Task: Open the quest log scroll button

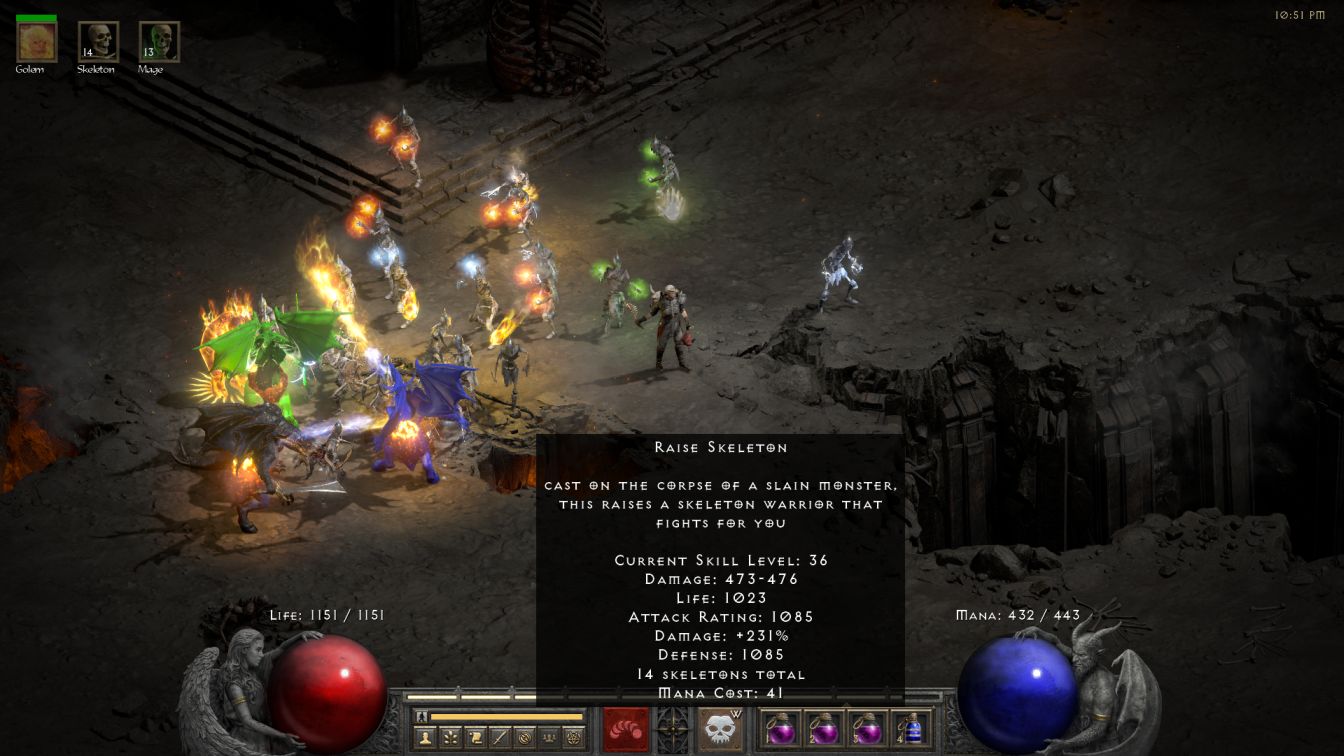Action: click(474, 738)
